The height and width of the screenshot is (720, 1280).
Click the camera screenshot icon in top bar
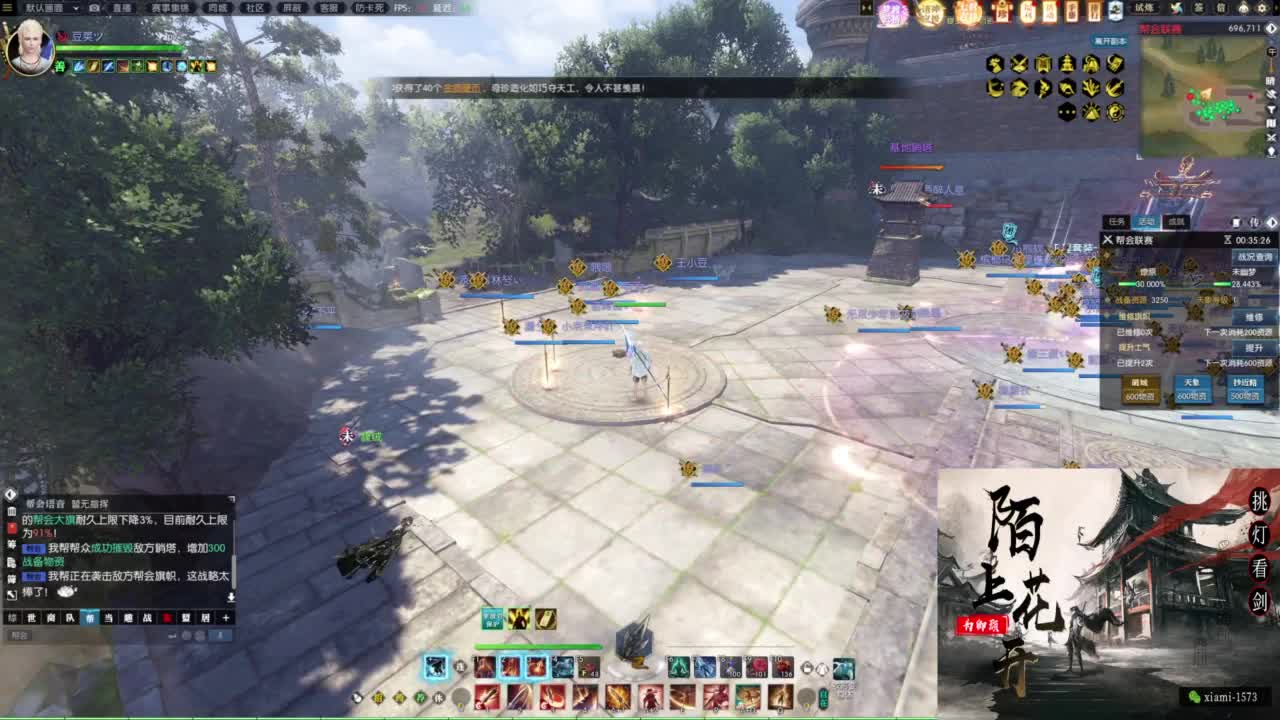click(x=93, y=8)
